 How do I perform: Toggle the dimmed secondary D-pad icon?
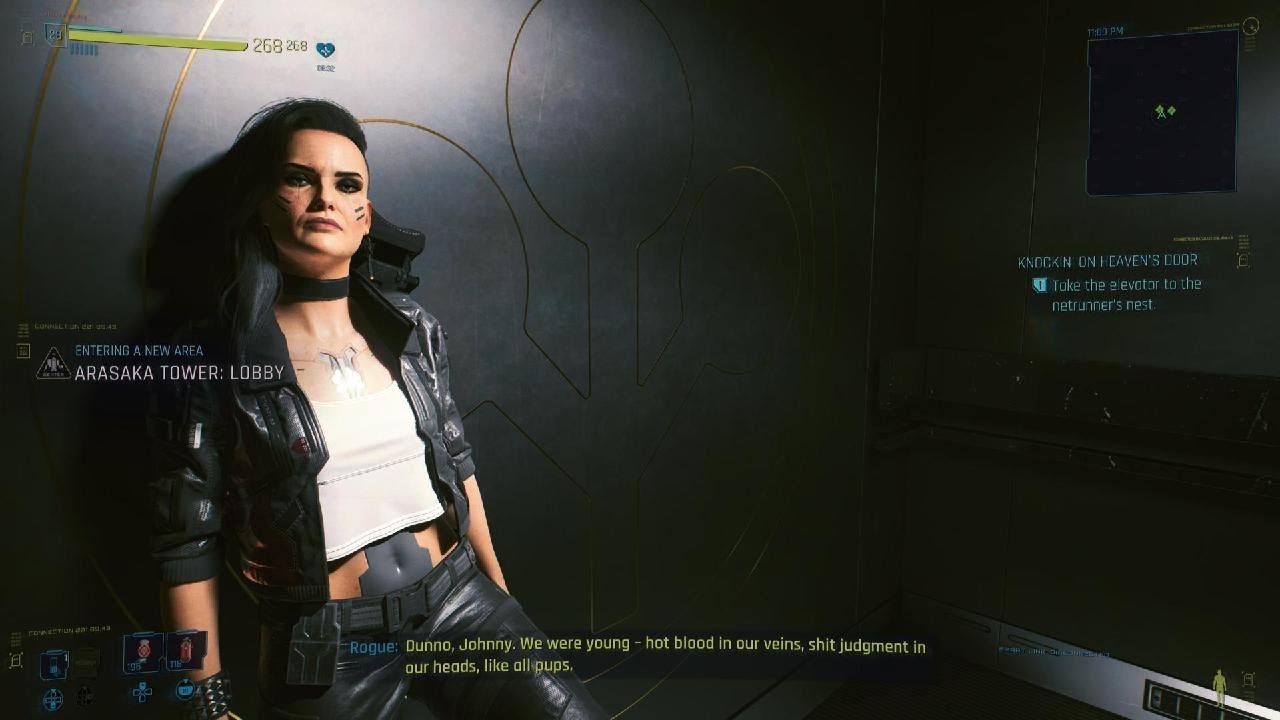click(x=84, y=697)
